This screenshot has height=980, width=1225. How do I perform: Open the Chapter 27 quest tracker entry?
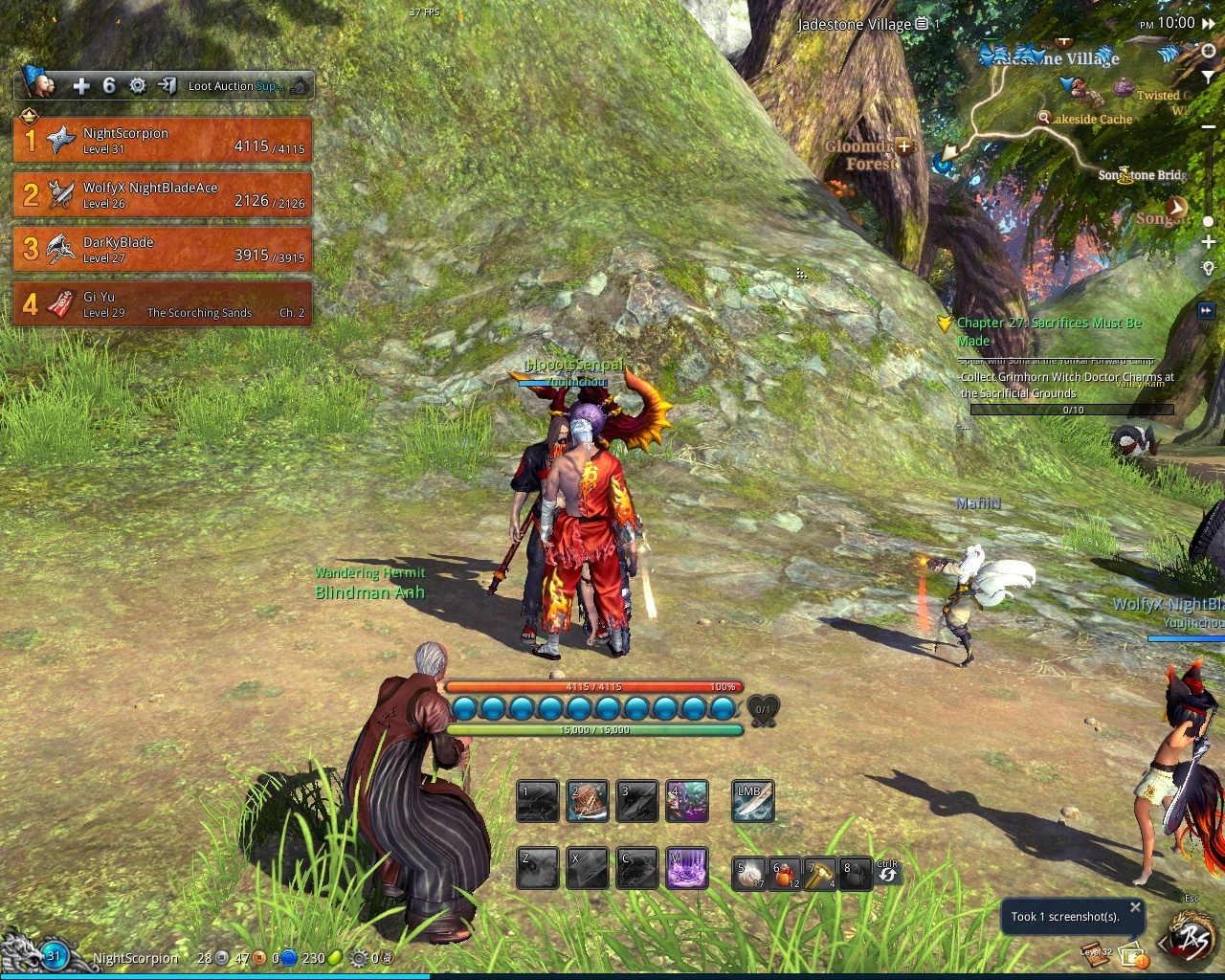click(x=1049, y=331)
